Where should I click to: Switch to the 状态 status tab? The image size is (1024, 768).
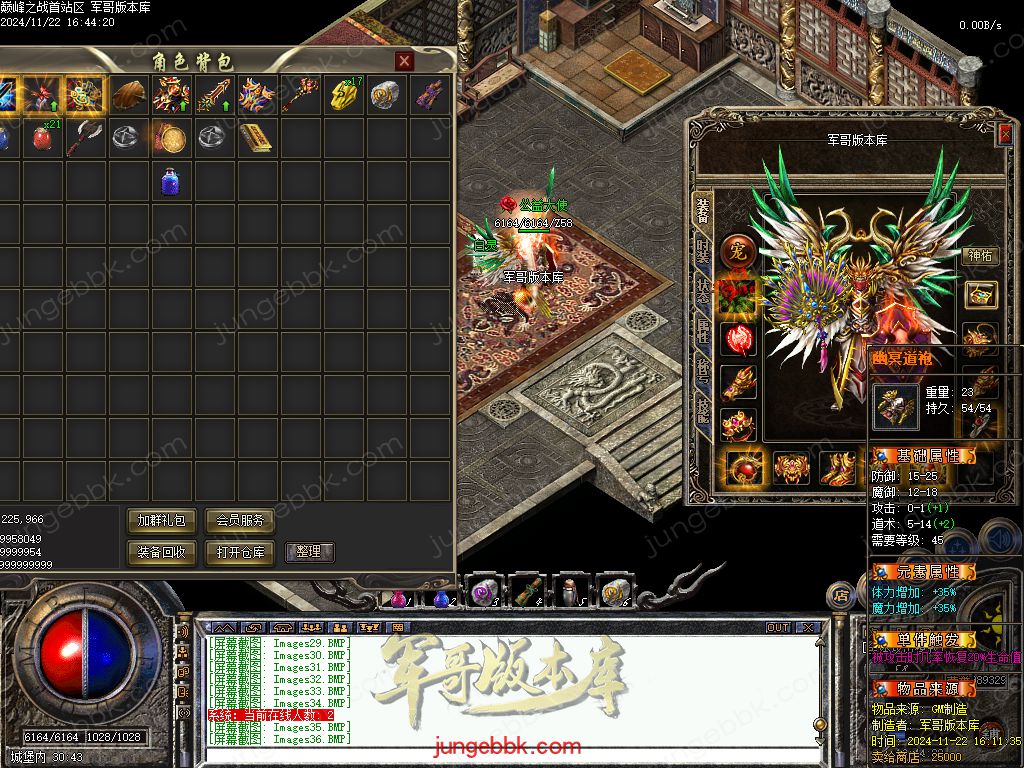pos(704,292)
